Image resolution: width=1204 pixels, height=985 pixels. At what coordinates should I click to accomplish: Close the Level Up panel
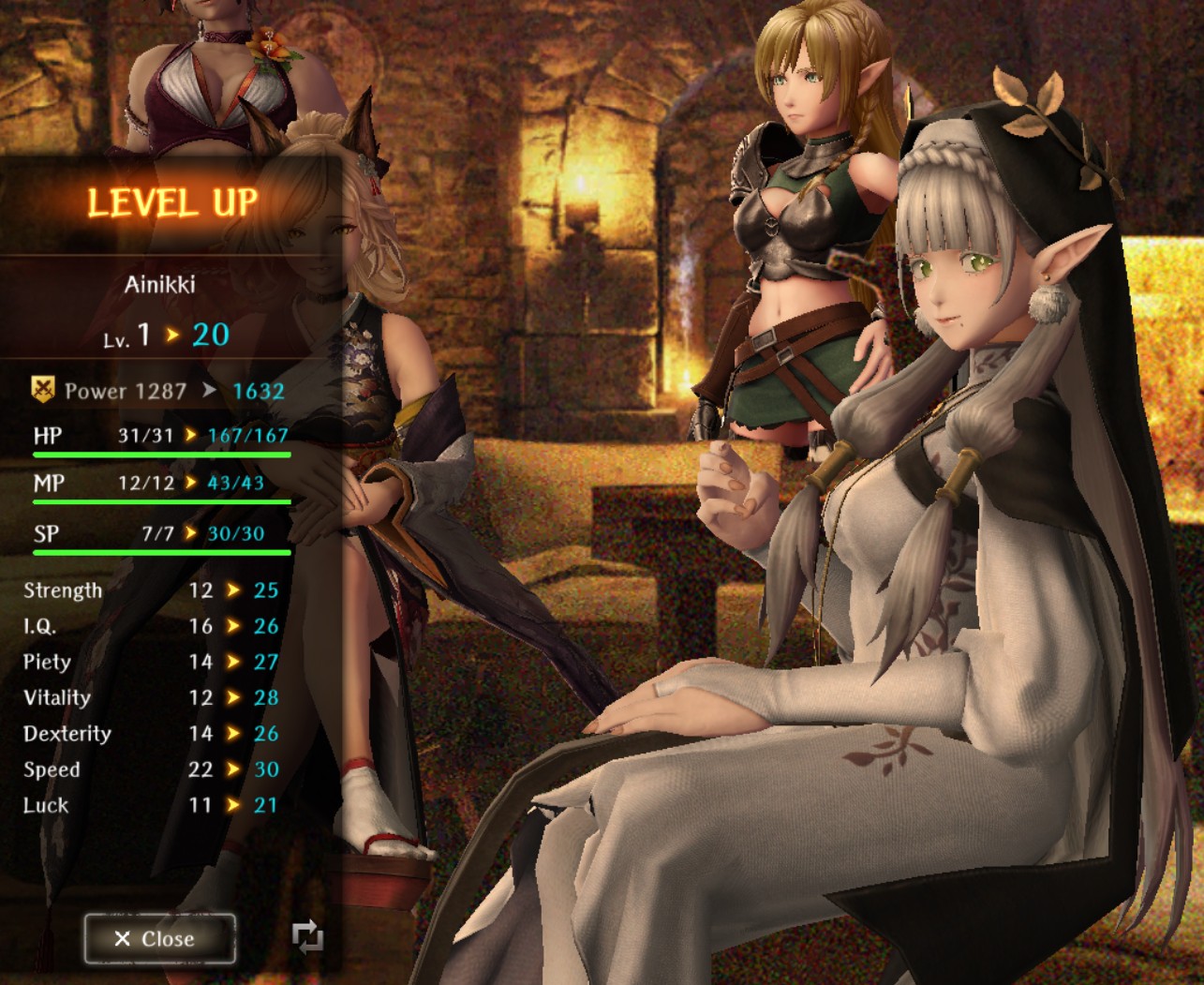point(159,938)
